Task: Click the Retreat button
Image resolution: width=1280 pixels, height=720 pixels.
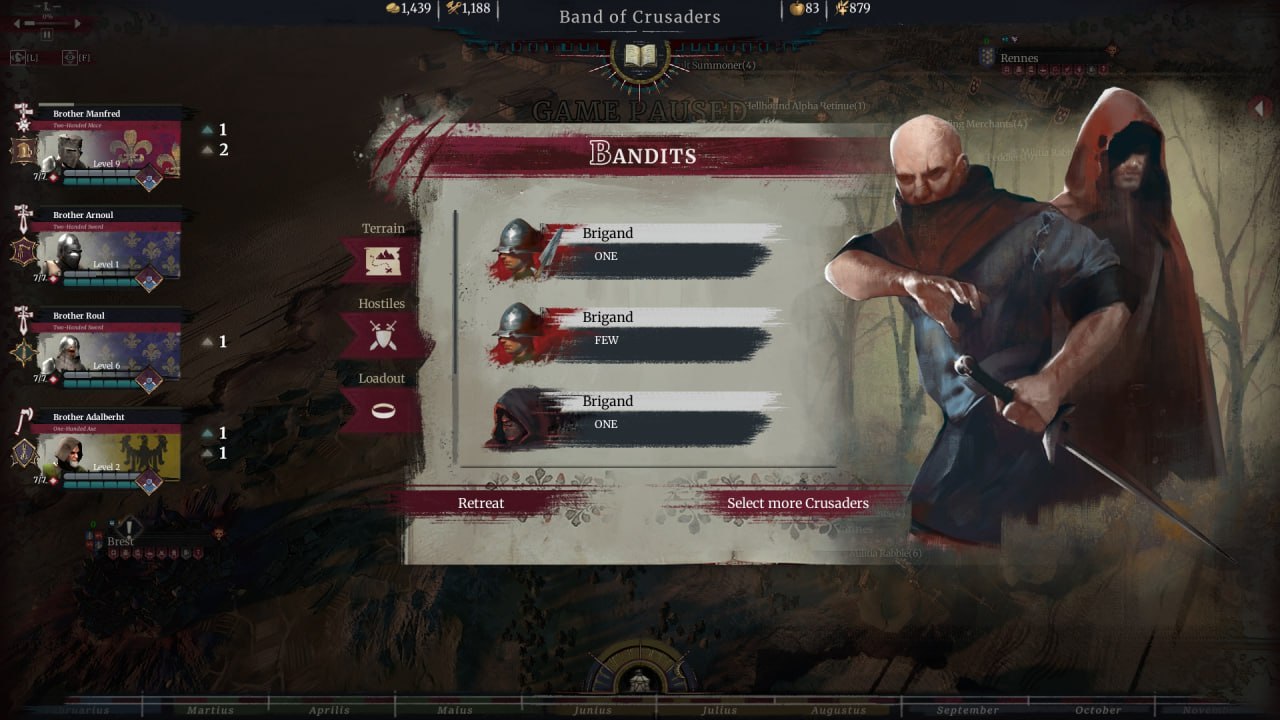Action: click(481, 503)
